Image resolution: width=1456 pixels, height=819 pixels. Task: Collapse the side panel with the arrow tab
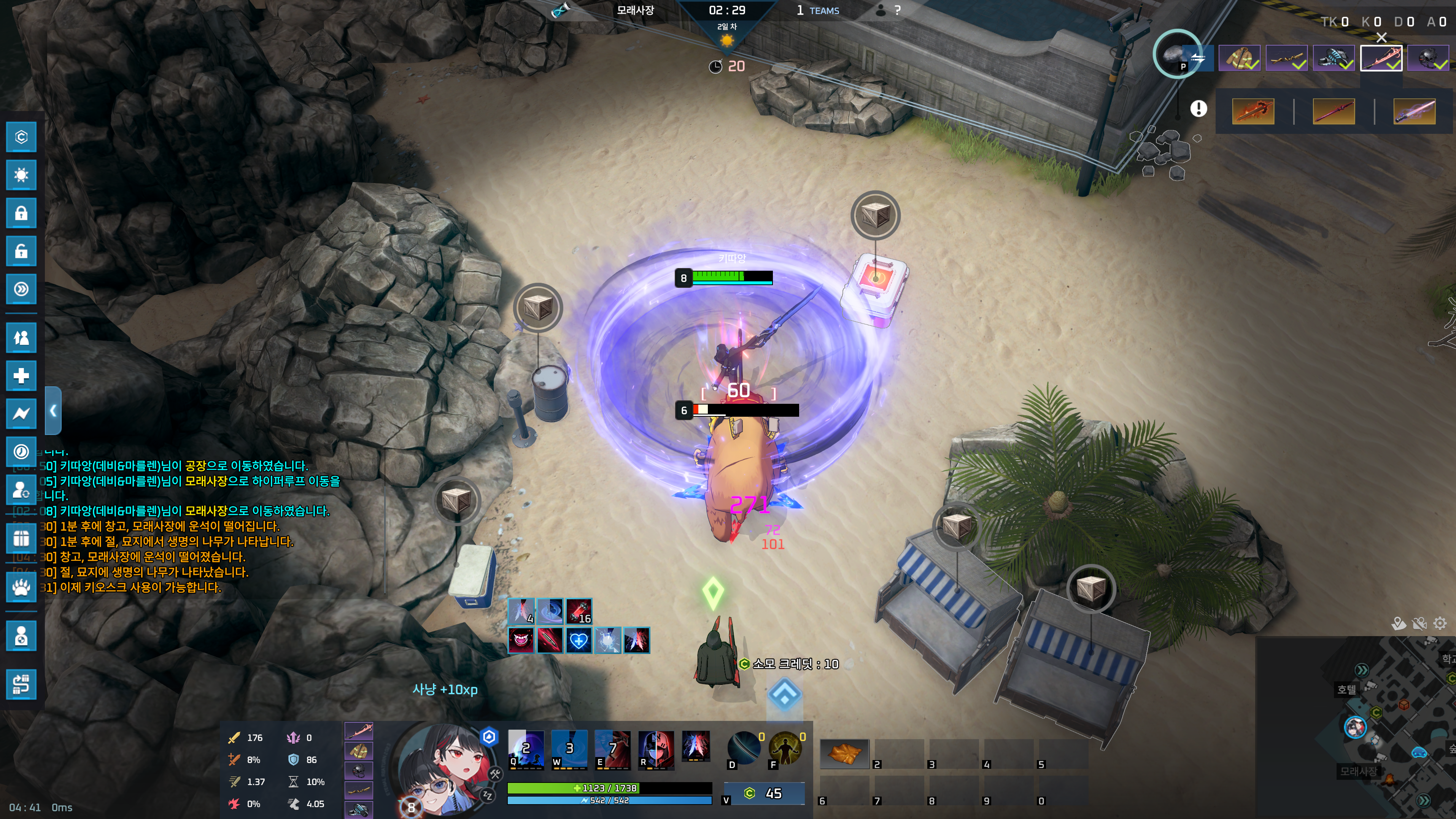(x=53, y=411)
